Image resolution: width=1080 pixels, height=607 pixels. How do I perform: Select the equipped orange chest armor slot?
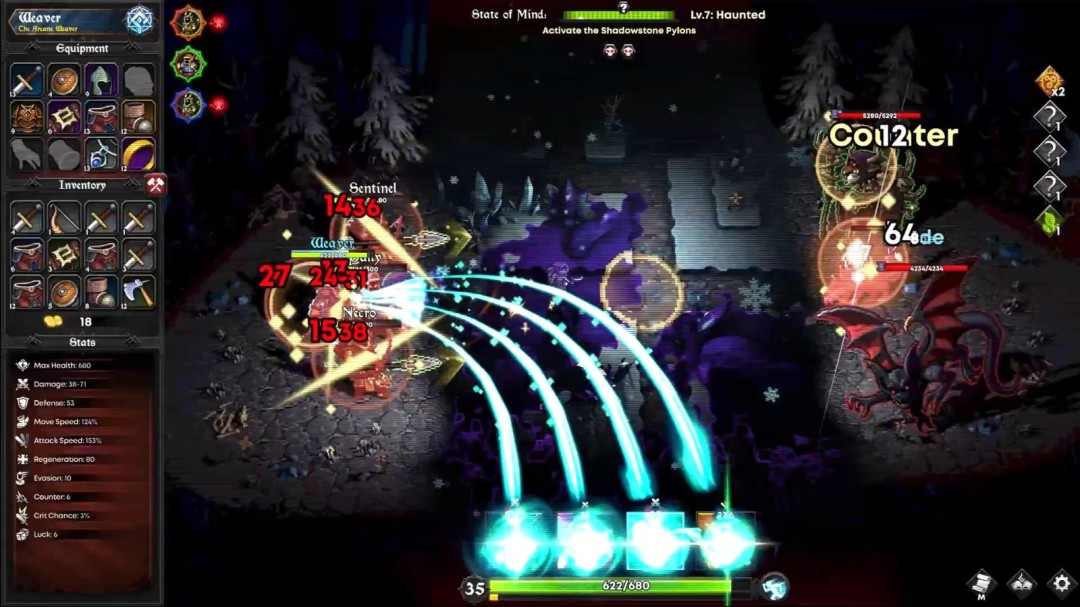[27, 118]
